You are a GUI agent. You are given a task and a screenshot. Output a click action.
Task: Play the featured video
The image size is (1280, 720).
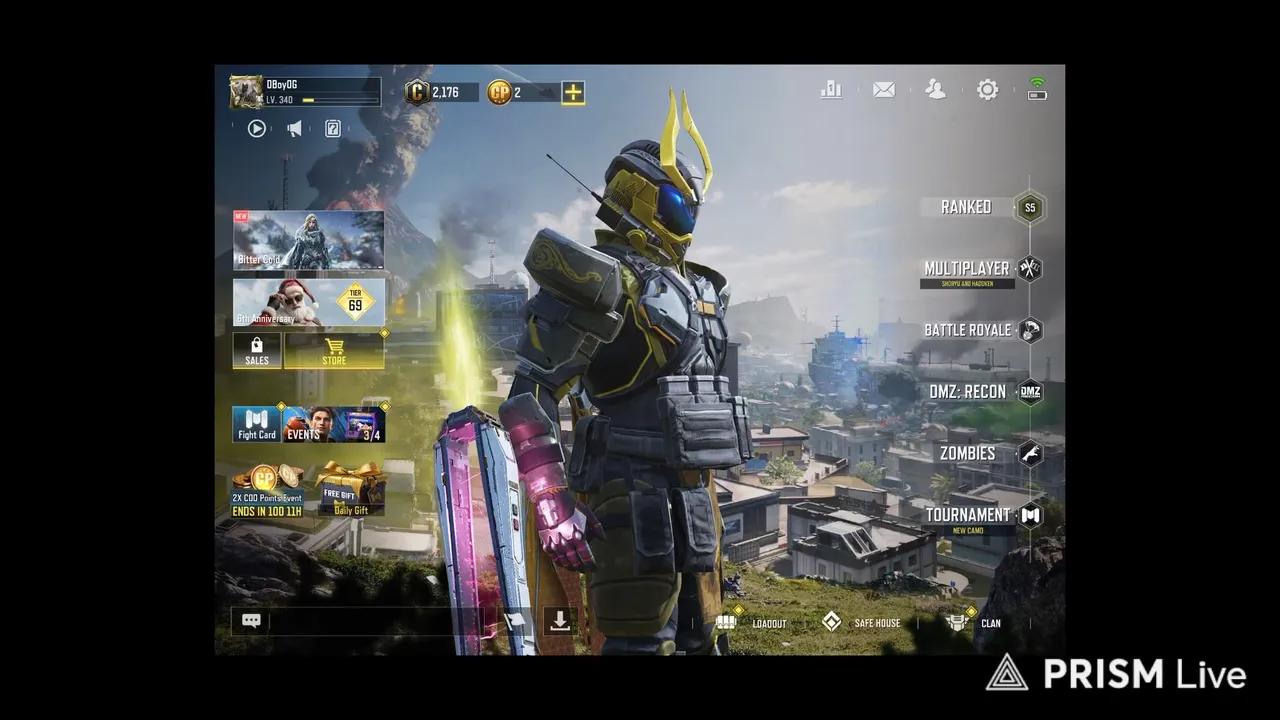click(257, 128)
